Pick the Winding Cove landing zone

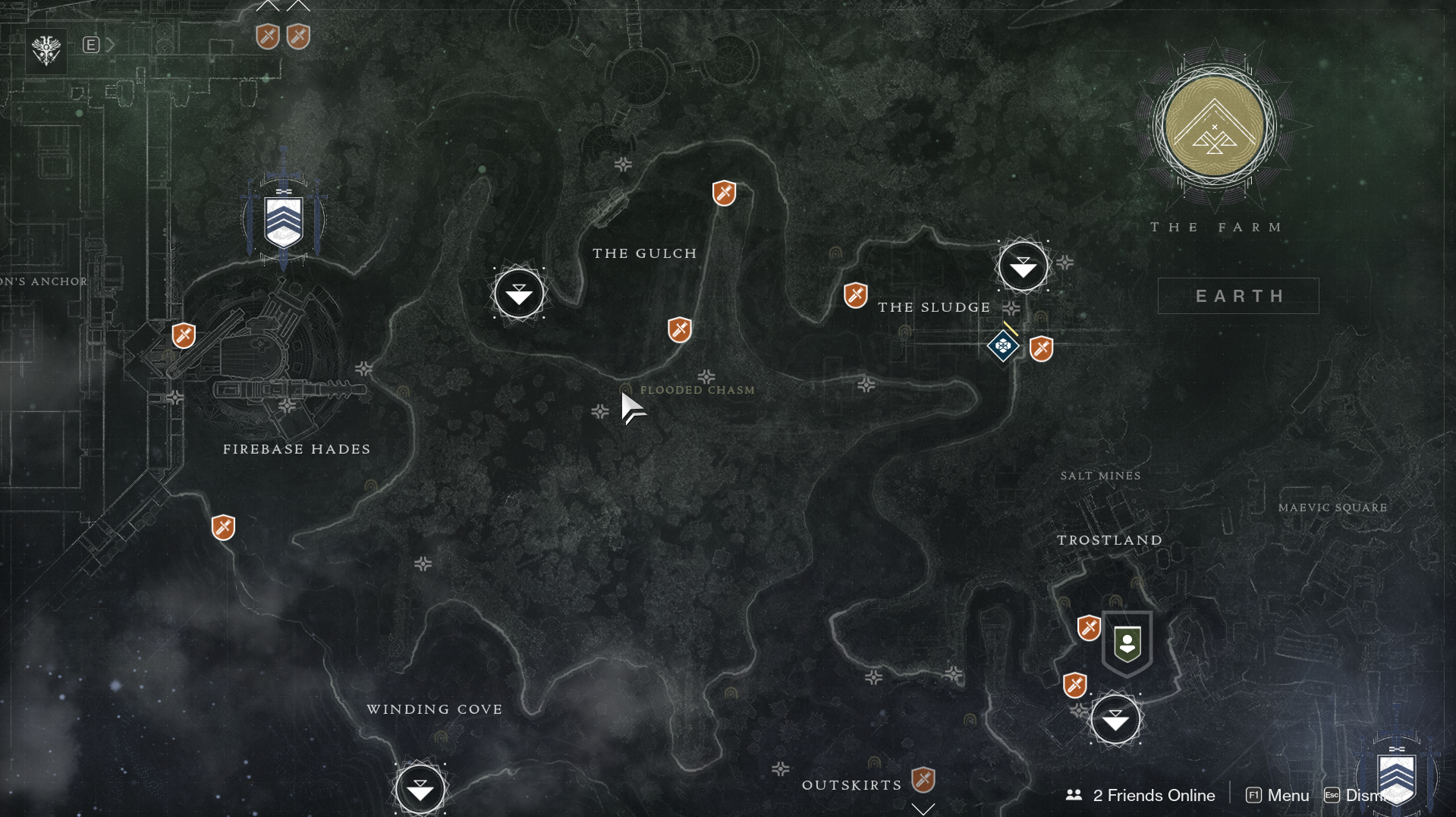pos(420,789)
